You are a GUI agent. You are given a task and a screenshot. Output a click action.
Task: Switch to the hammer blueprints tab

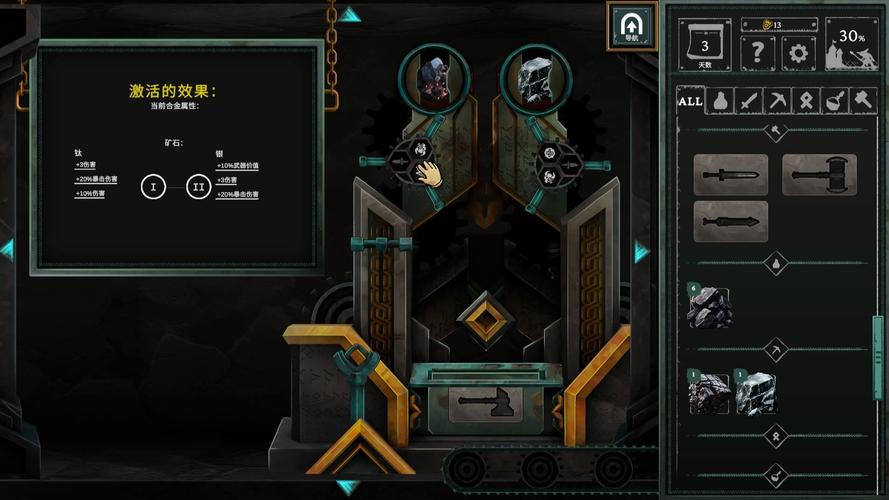[x=861, y=101]
